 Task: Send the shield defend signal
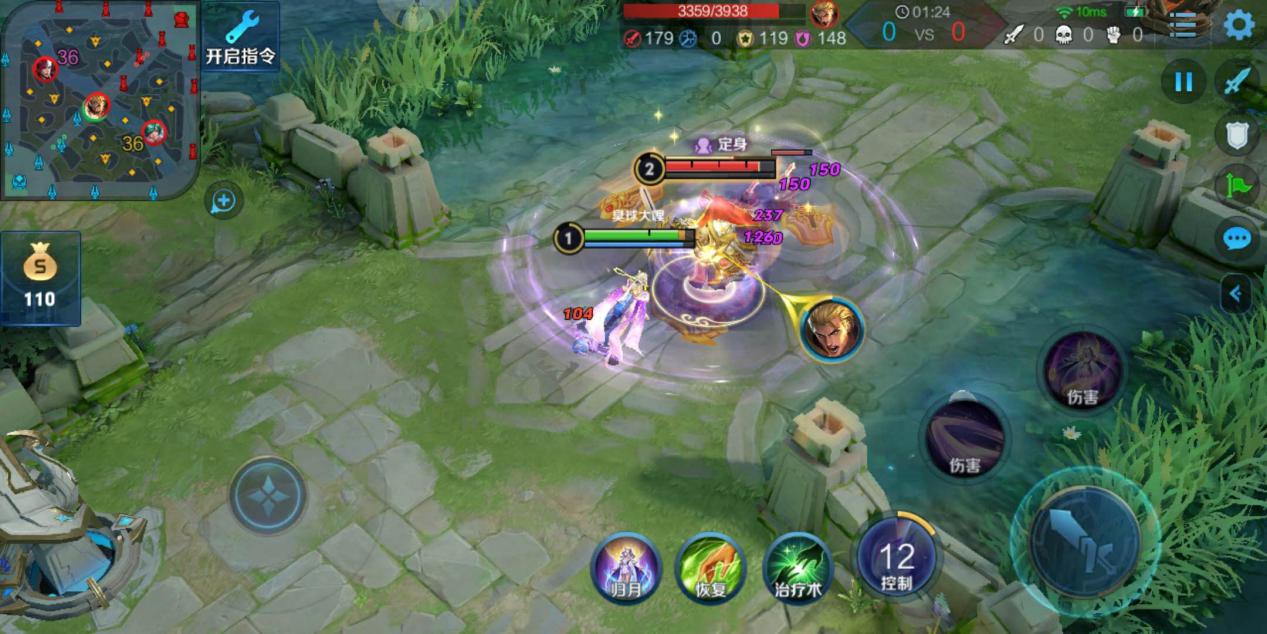[1237, 133]
